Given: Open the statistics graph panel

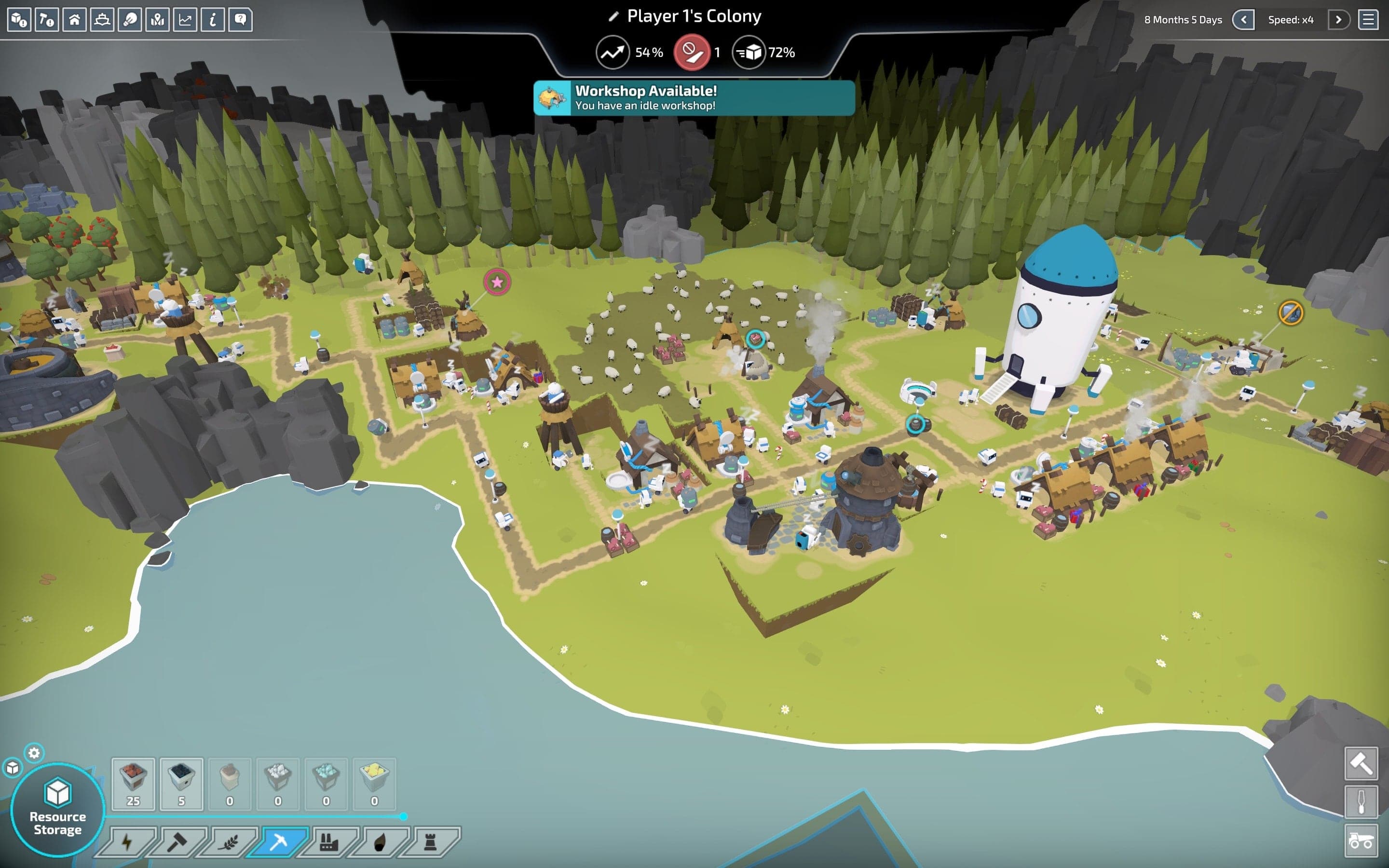Looking at the screenshot, I should point(185,20).
